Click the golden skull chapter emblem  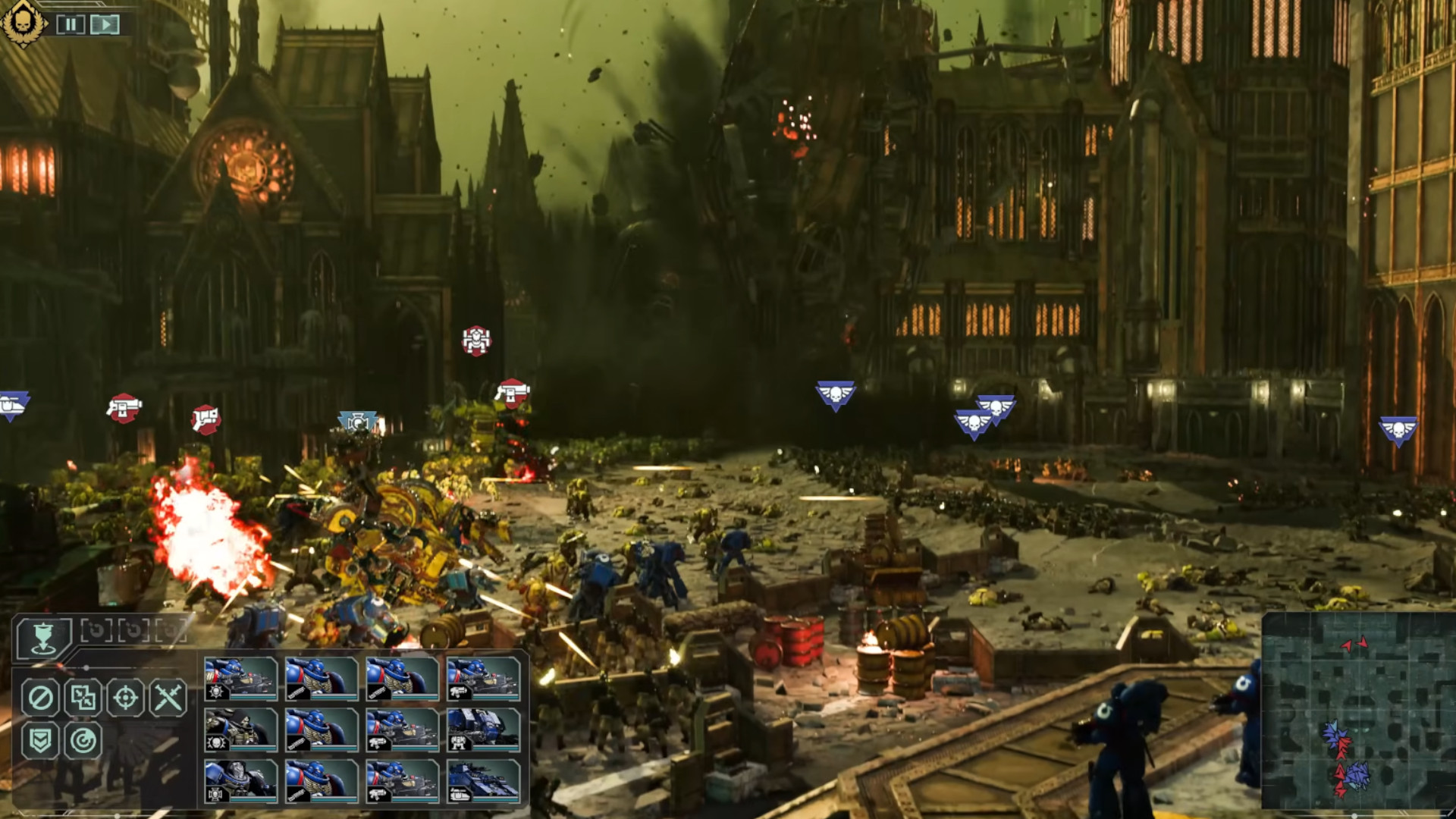tap(23, 23)
